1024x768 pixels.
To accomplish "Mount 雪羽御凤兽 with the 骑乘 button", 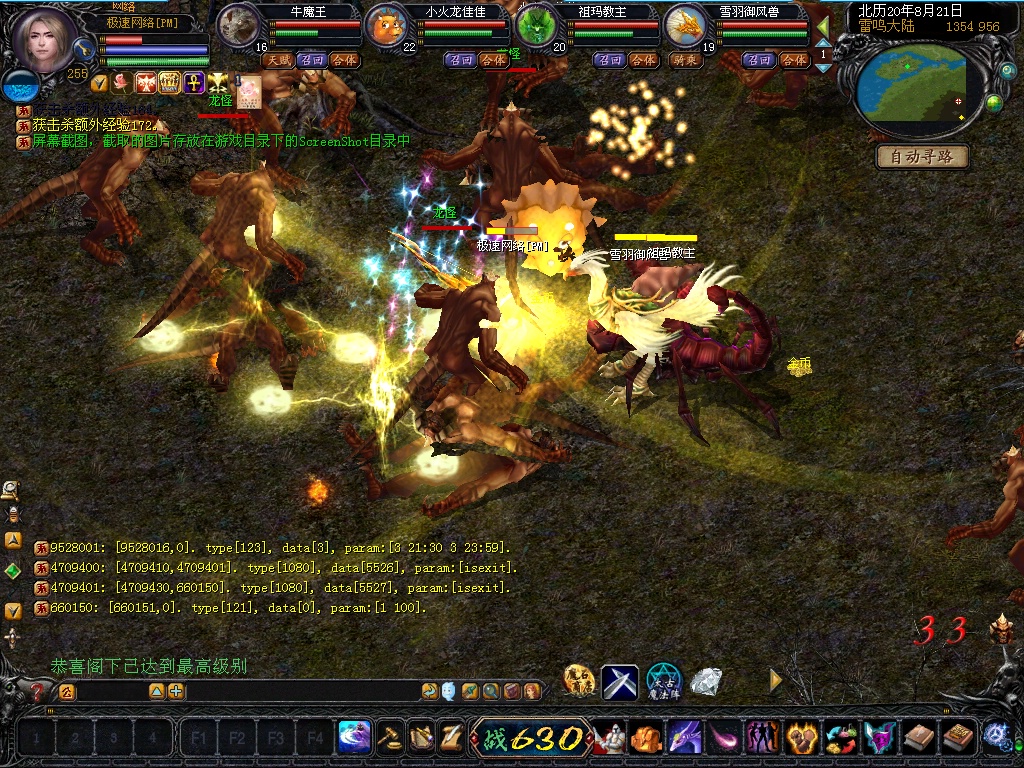I will point(685,60).
